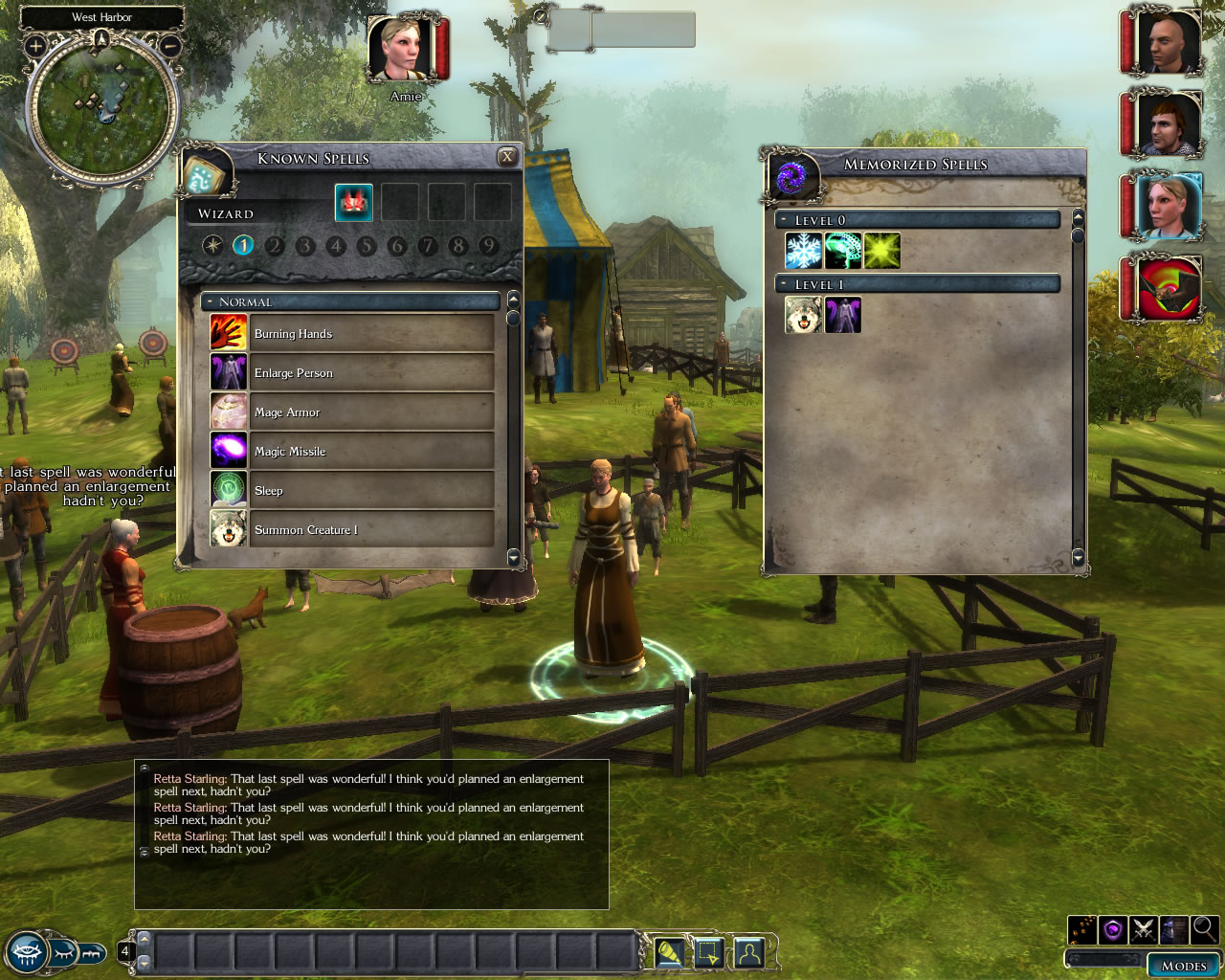1225x980 pixels.
Task: Collapse the Normal spells section
Action: (x=210, y=302)
